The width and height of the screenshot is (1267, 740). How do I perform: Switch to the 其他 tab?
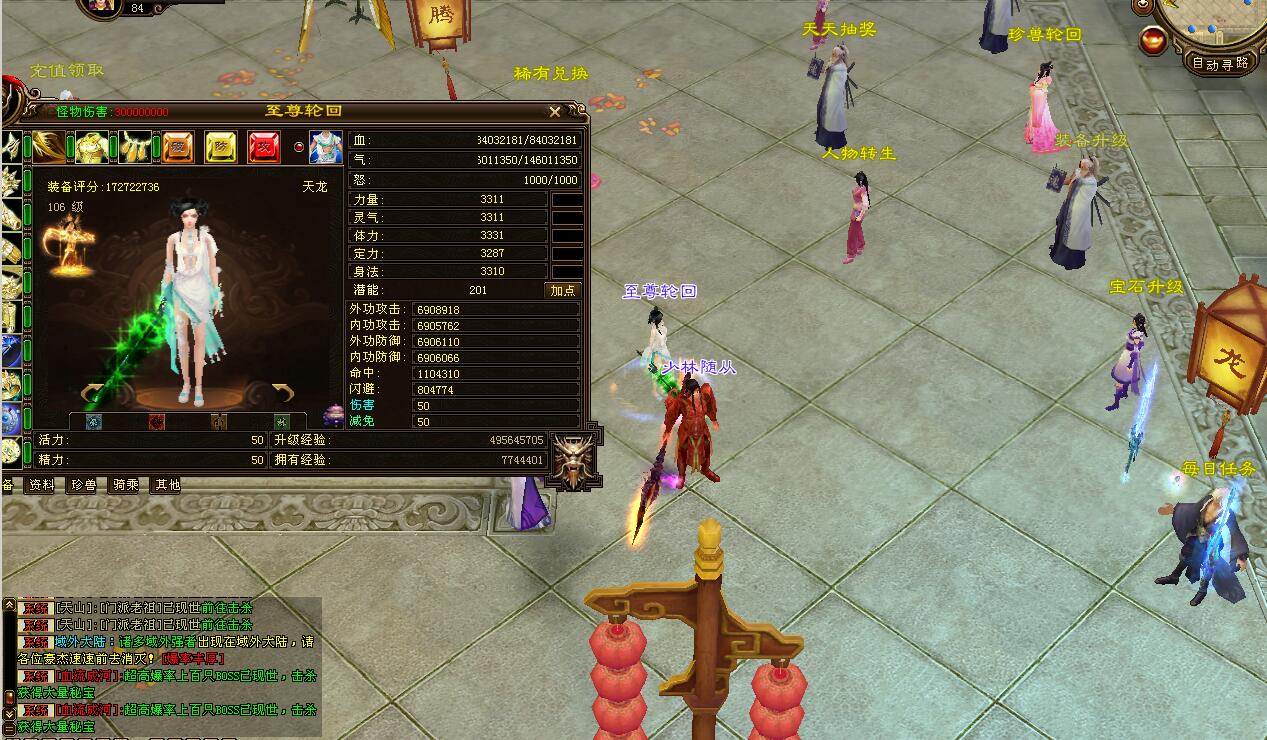coord(166,485)
